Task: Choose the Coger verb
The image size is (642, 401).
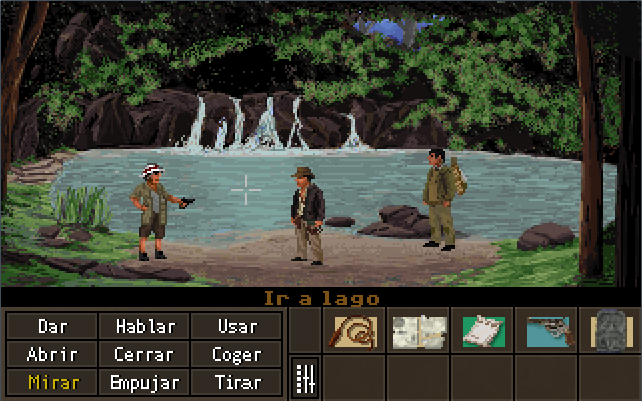Action: (237, 355)
